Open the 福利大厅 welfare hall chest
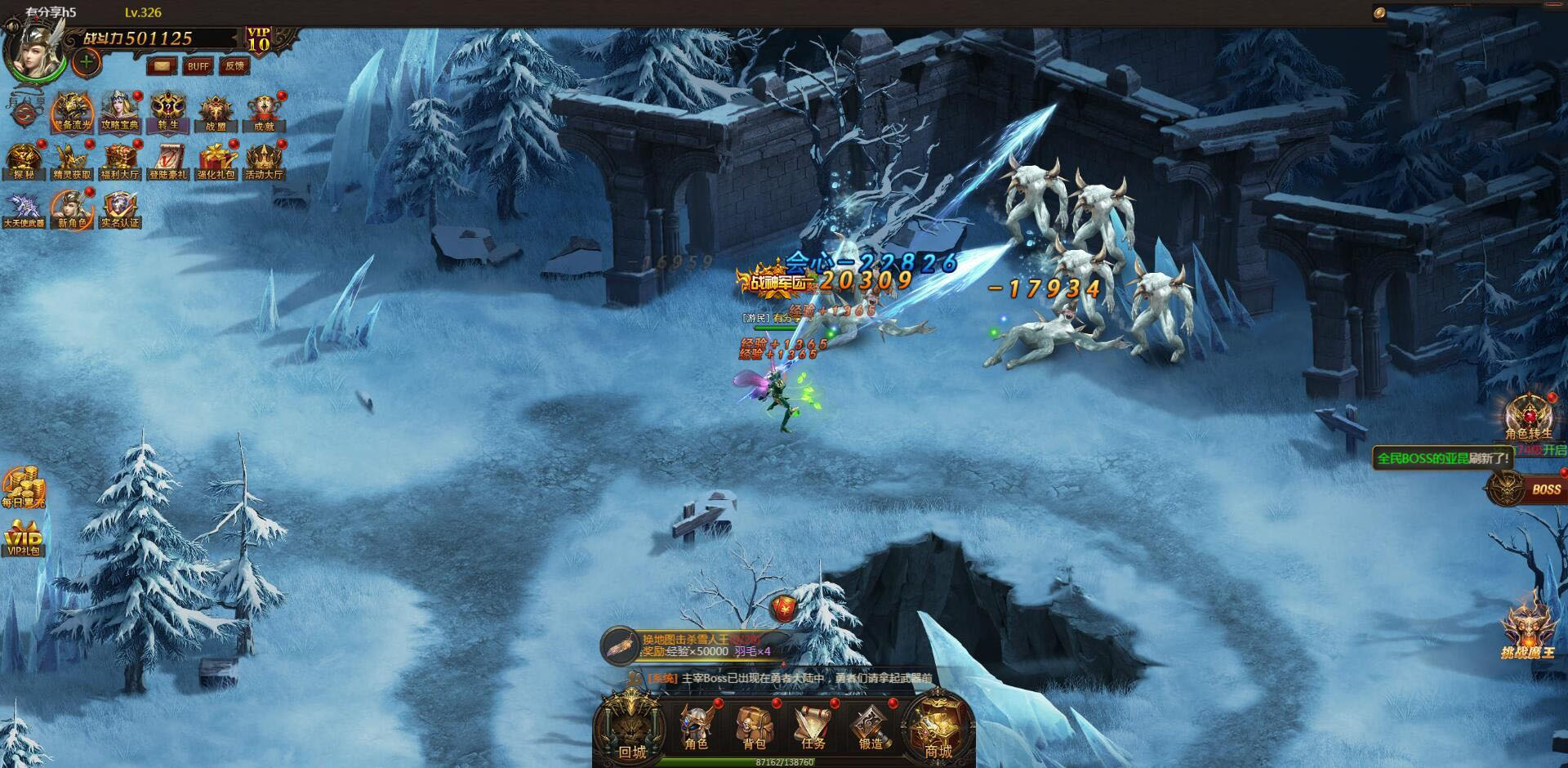This screenshot has height=768, width=1568. (120, 161)
